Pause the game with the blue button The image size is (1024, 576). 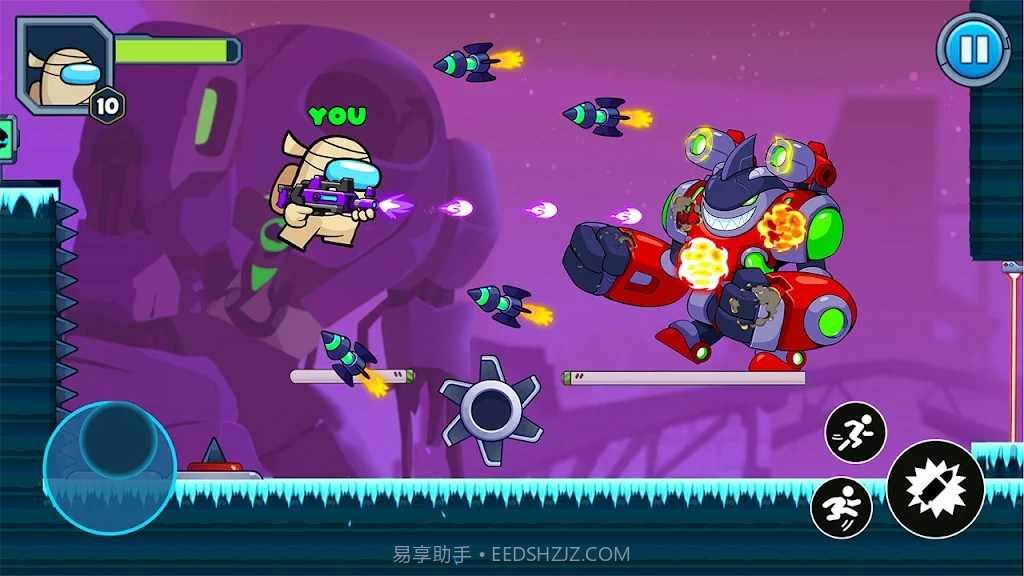pyautogui.click(x=973, y=49)
